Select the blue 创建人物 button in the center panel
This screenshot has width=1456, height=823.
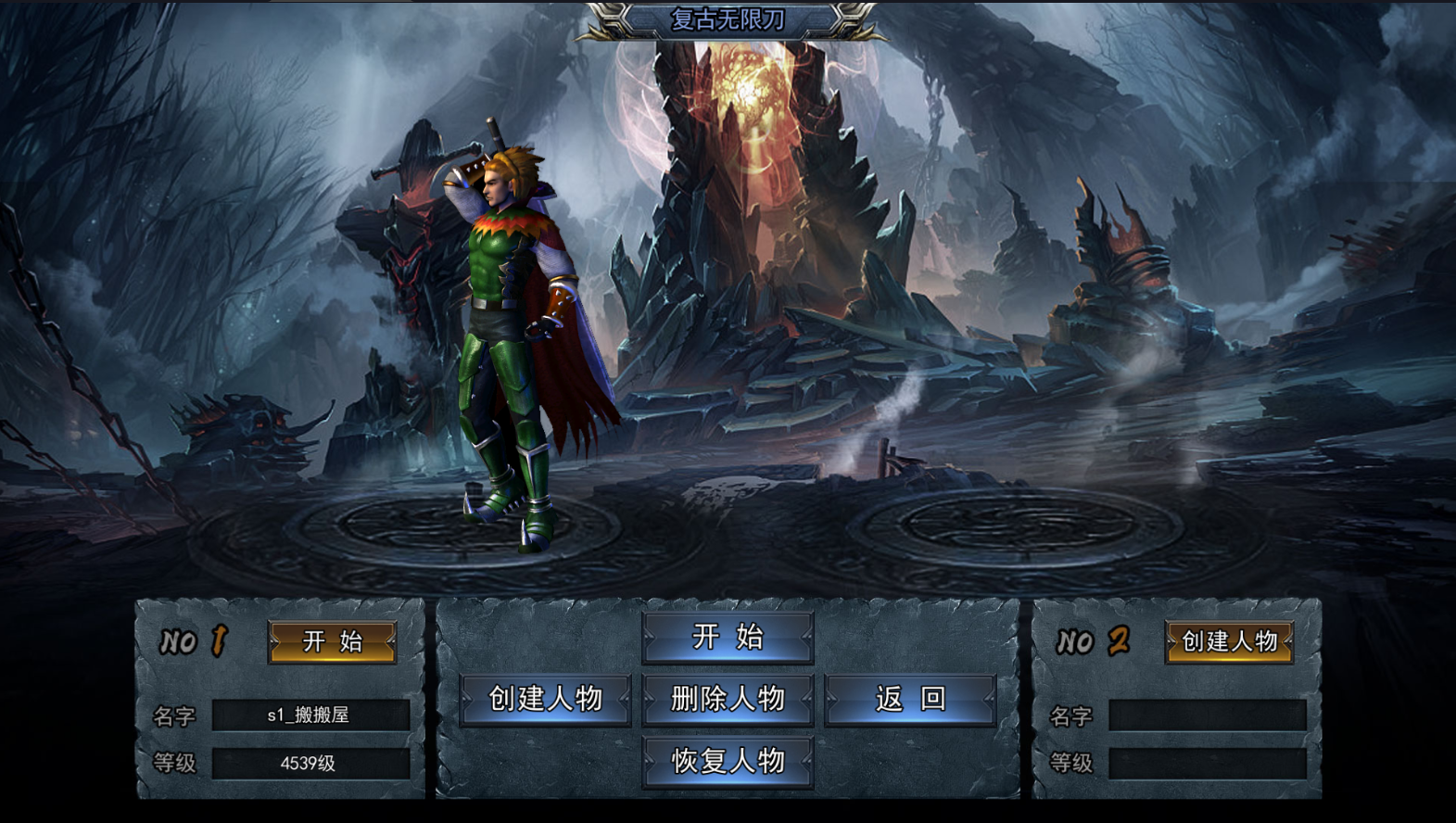[x=545, y=699]
